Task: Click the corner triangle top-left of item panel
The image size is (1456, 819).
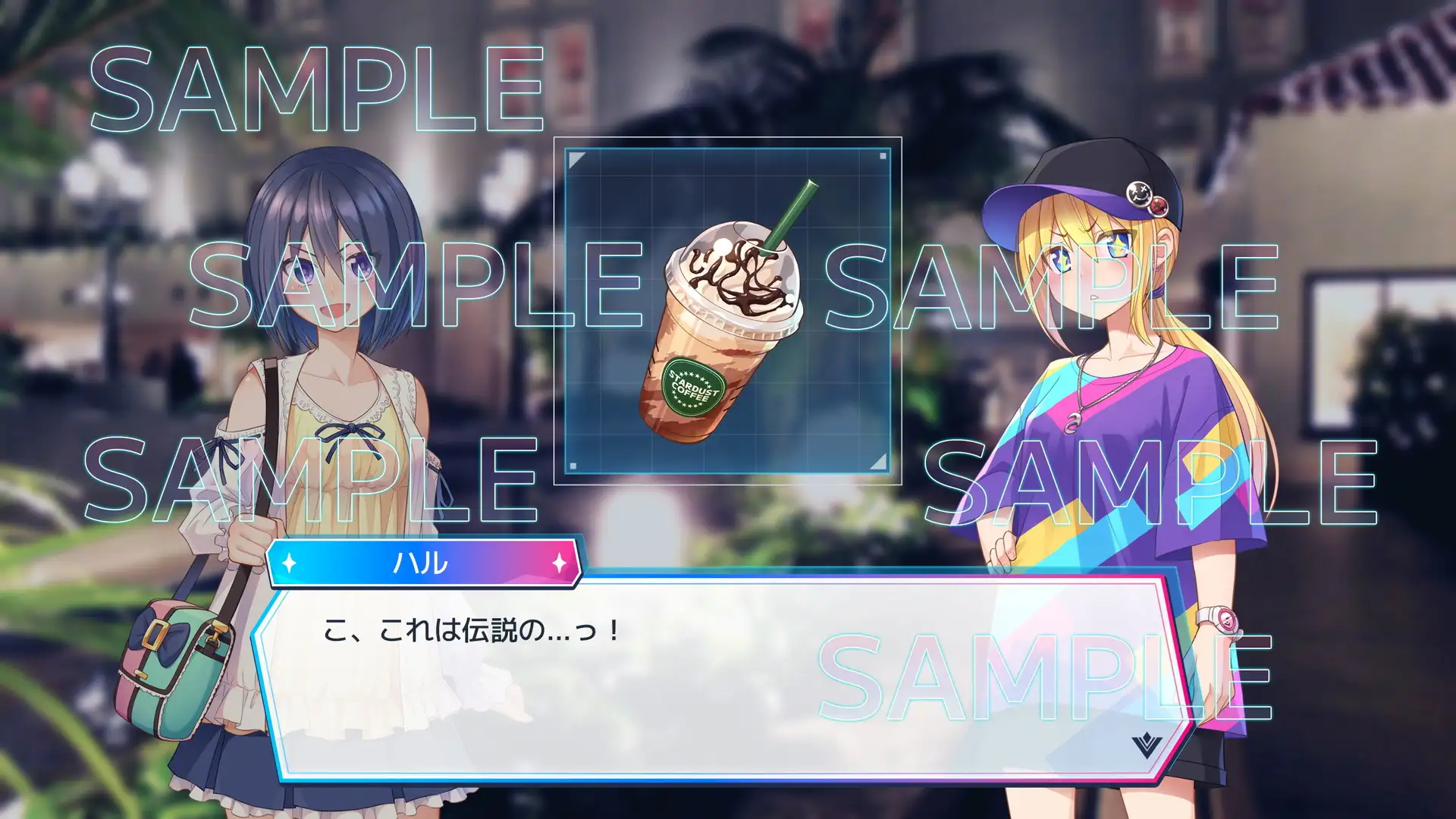Action: (x=574, y=160)
